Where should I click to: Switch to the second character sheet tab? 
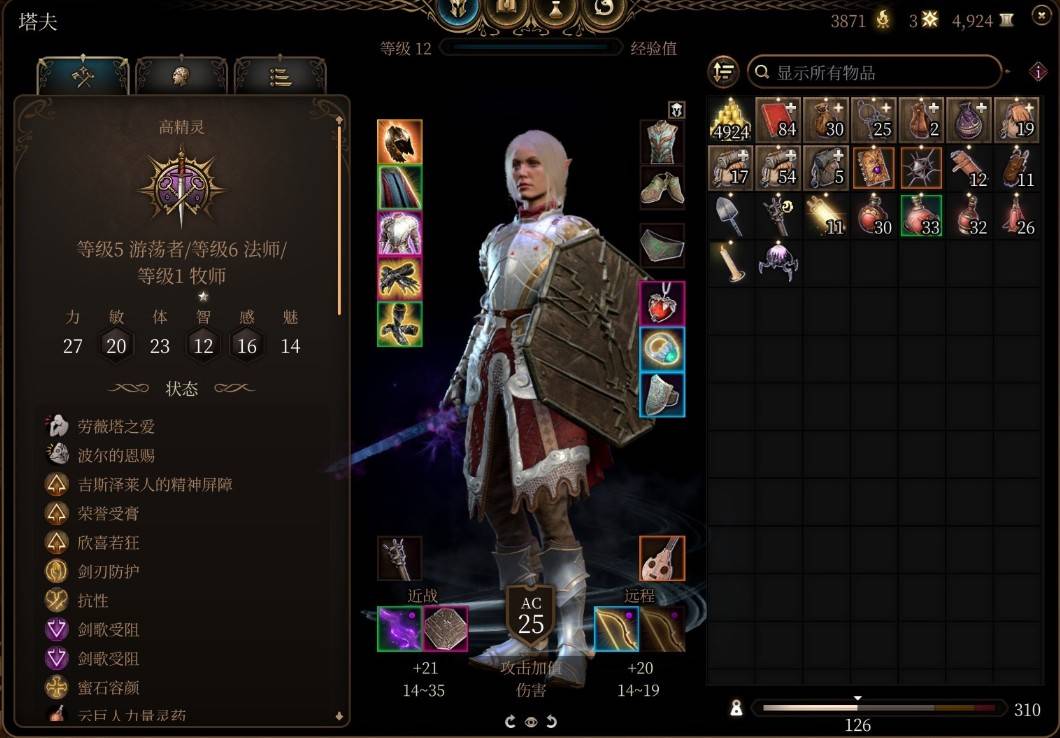point(181,76)
